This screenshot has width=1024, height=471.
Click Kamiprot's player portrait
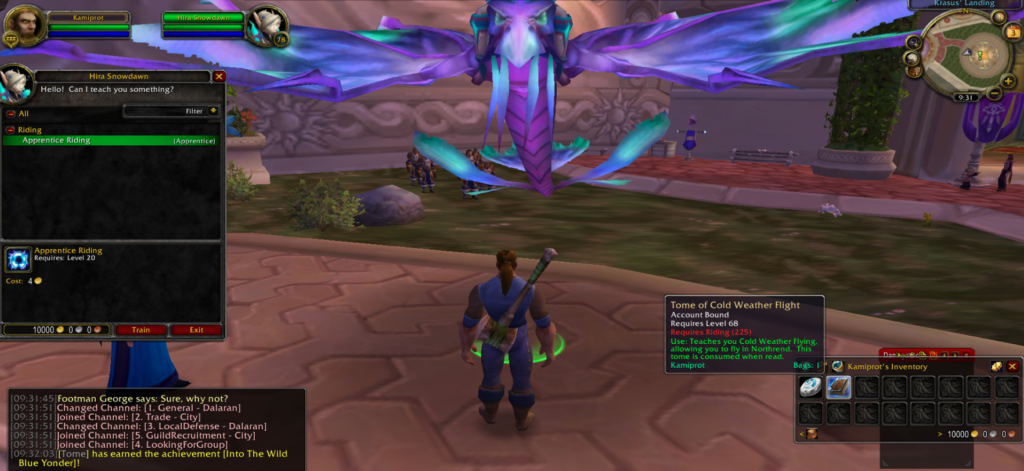pyautogui.click(x=24, y=24)
